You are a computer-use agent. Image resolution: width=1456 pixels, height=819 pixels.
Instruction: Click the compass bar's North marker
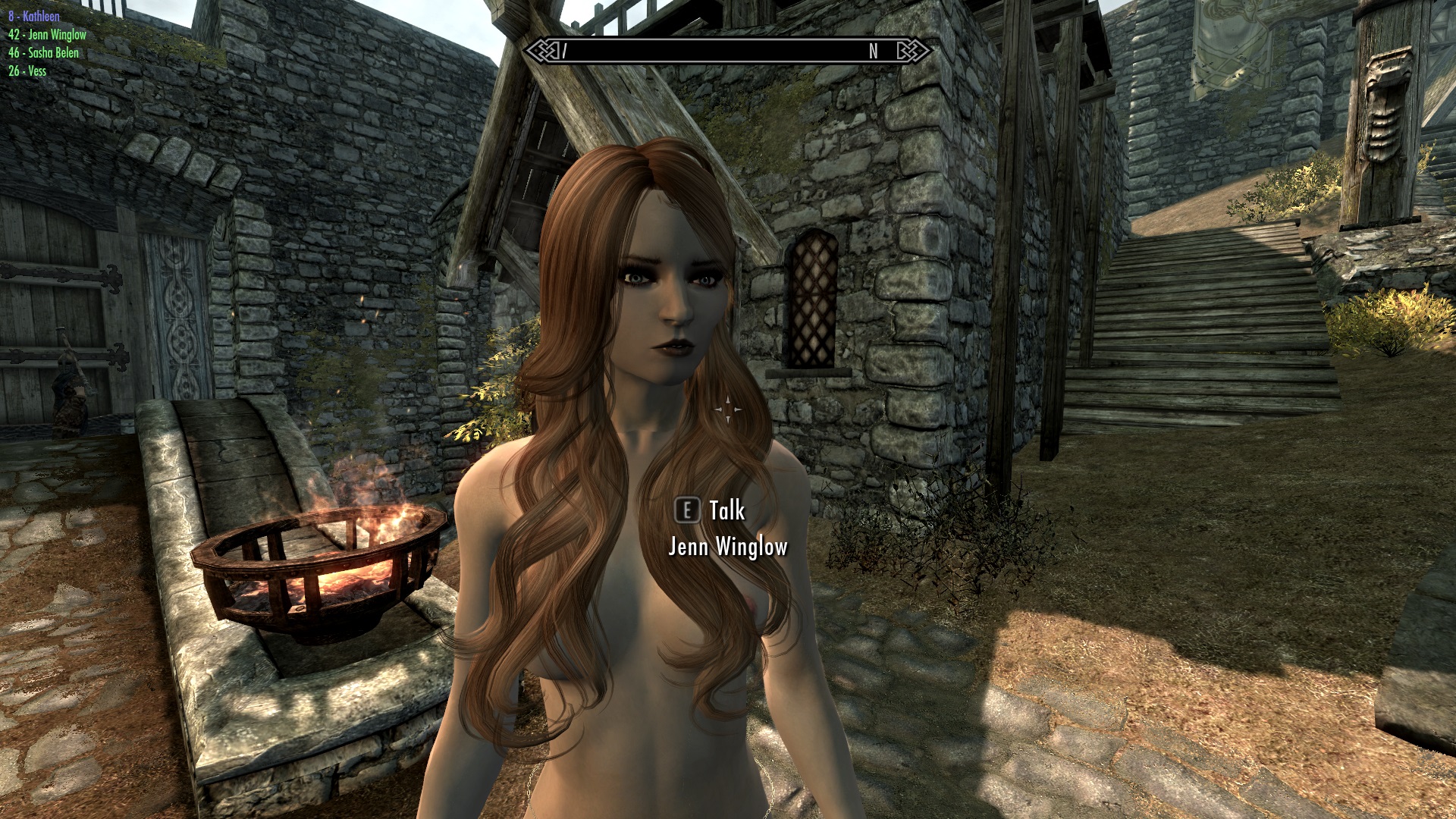point(873,51)
